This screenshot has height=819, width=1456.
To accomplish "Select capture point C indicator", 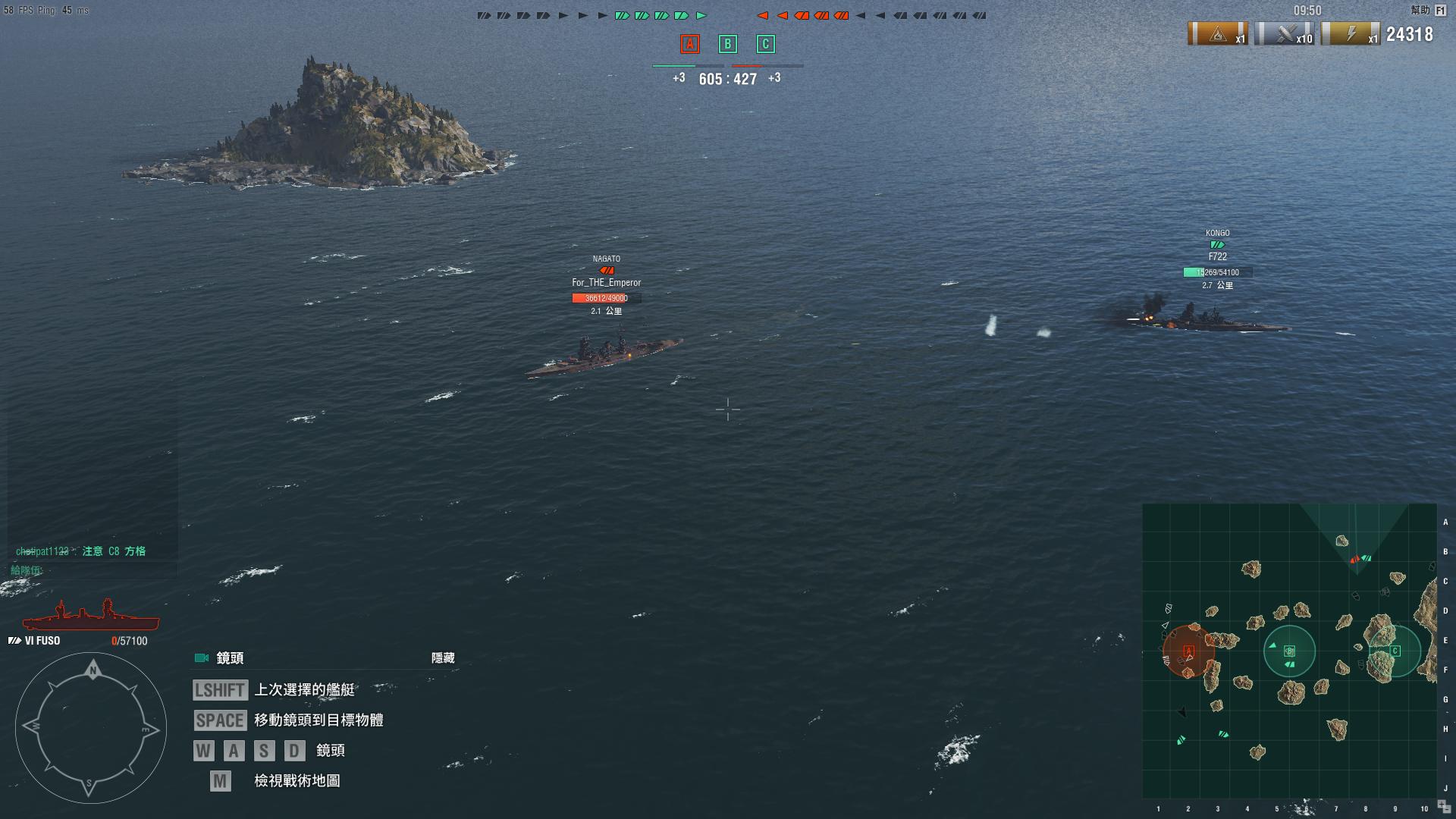I will [765, 44].
